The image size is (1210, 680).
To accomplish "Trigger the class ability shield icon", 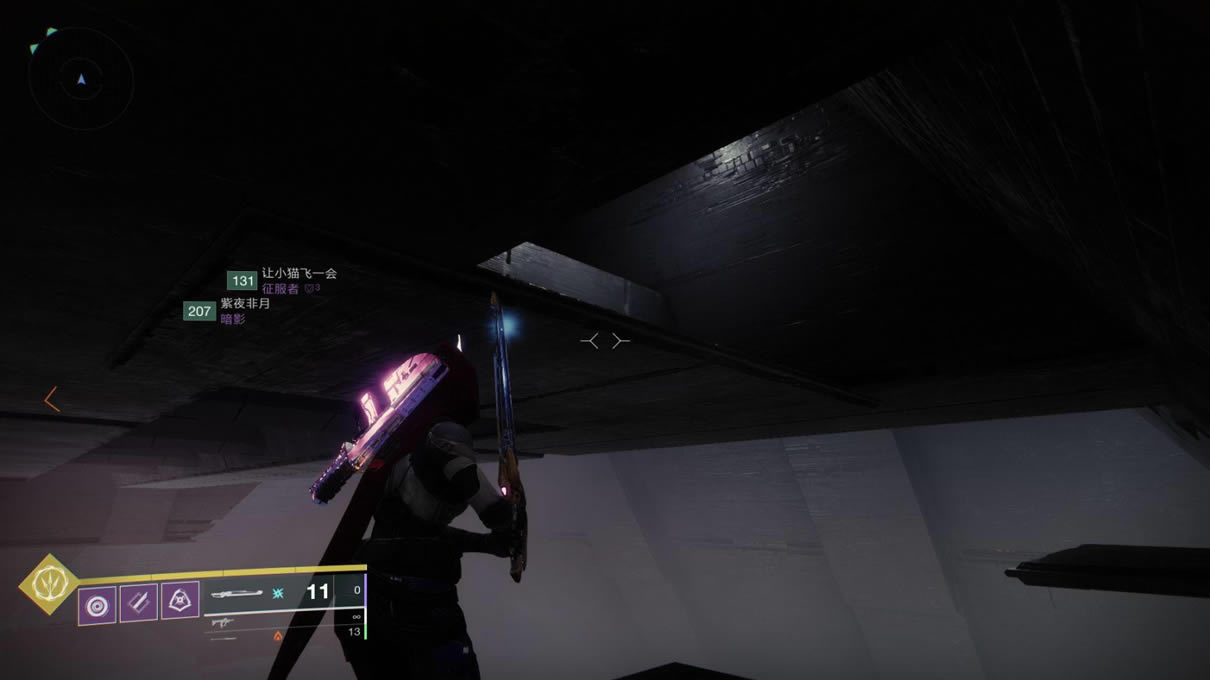I will pos(180,601).
